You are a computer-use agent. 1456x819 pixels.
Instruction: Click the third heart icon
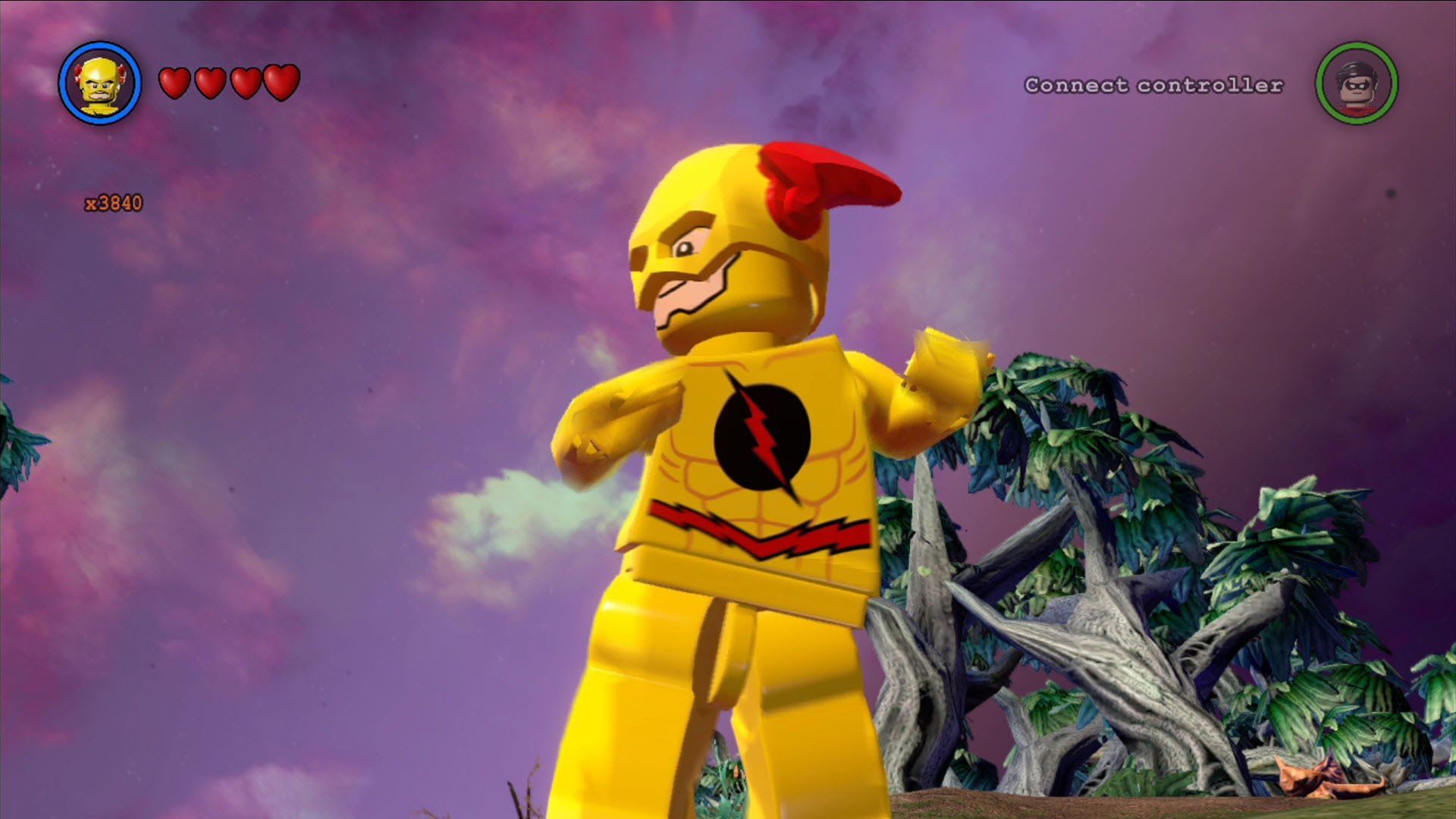point(246,82)
